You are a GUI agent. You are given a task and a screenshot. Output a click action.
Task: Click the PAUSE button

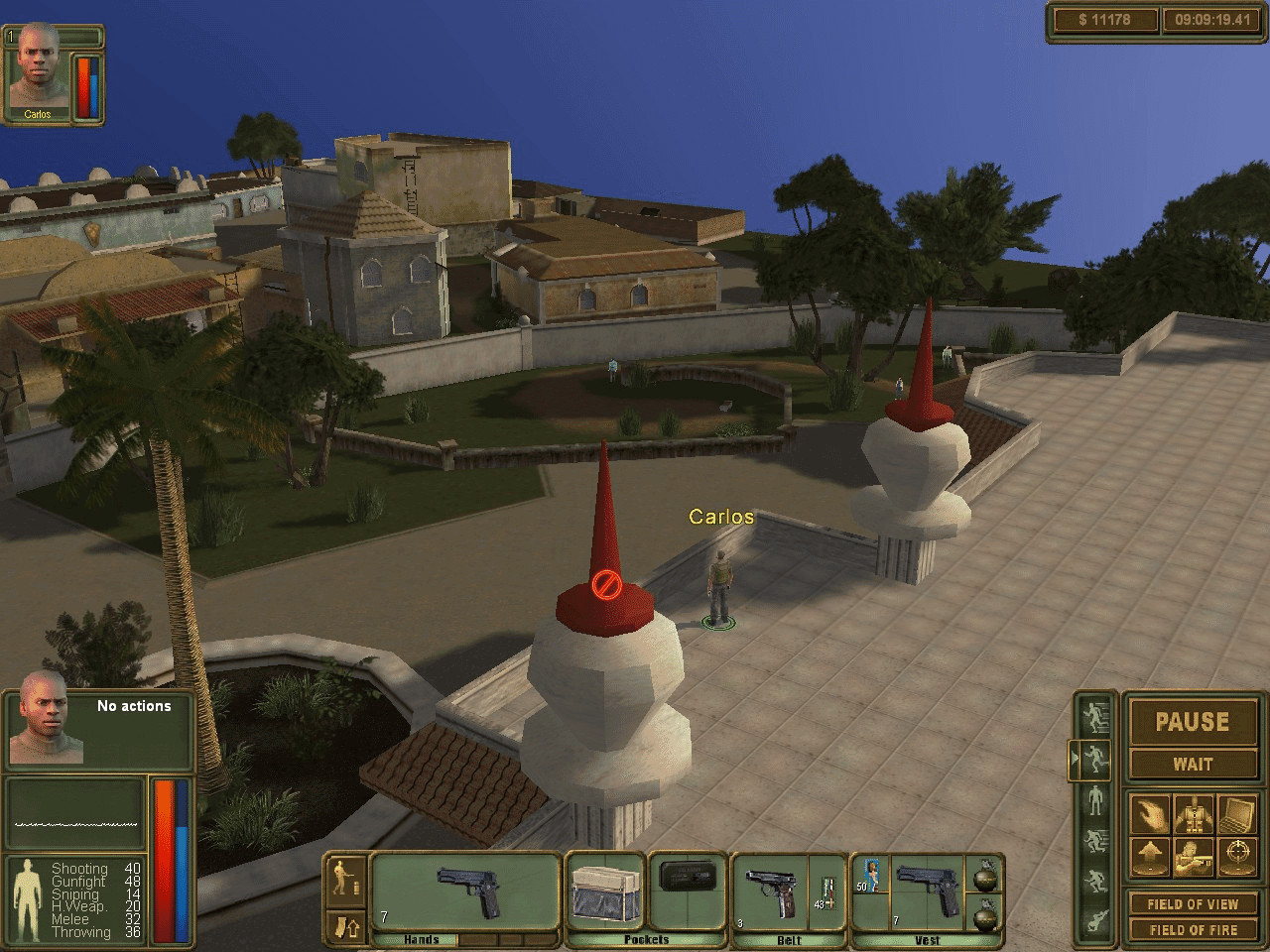1192,722
